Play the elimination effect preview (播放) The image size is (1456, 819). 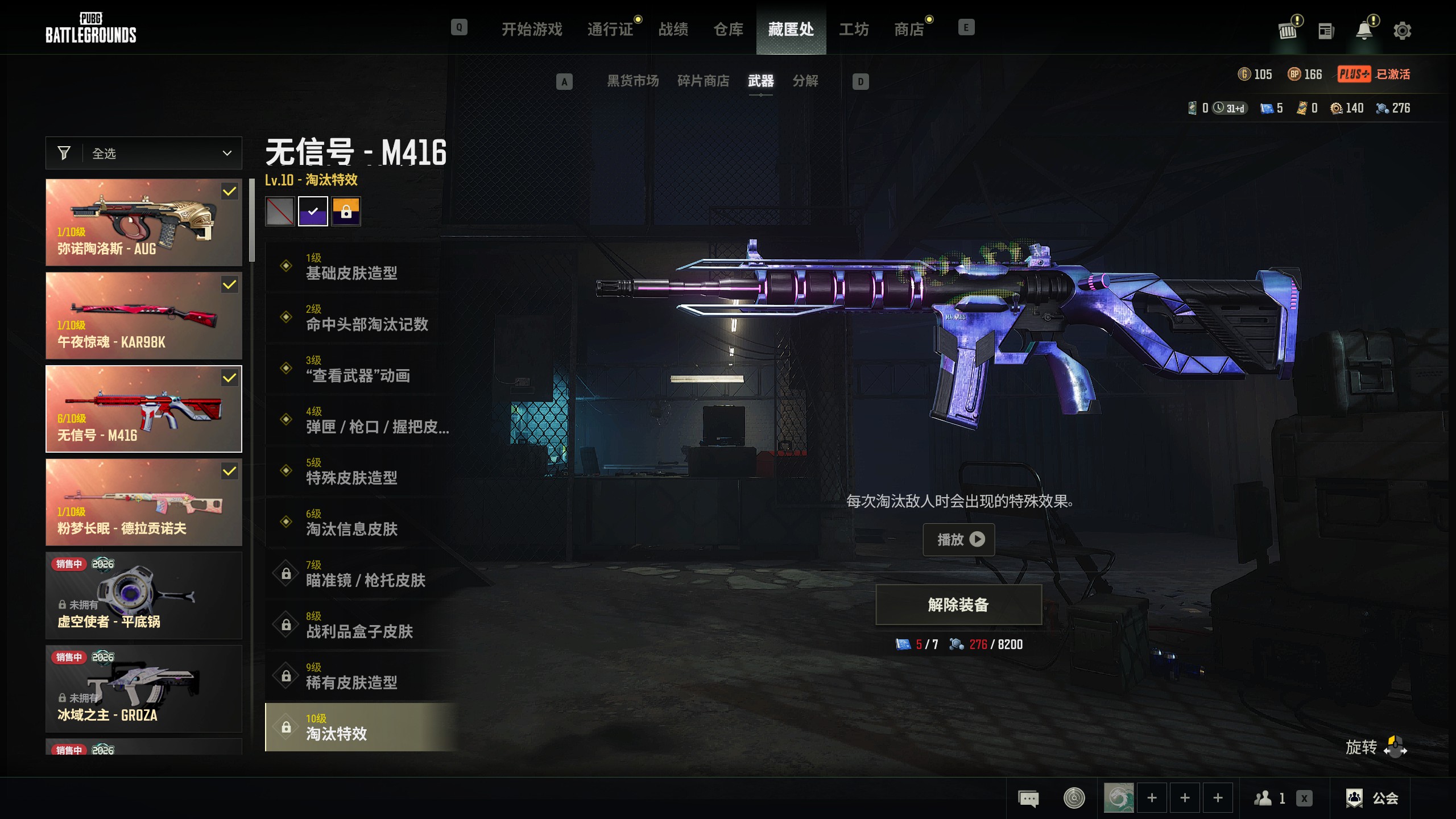tap(959, 539)
